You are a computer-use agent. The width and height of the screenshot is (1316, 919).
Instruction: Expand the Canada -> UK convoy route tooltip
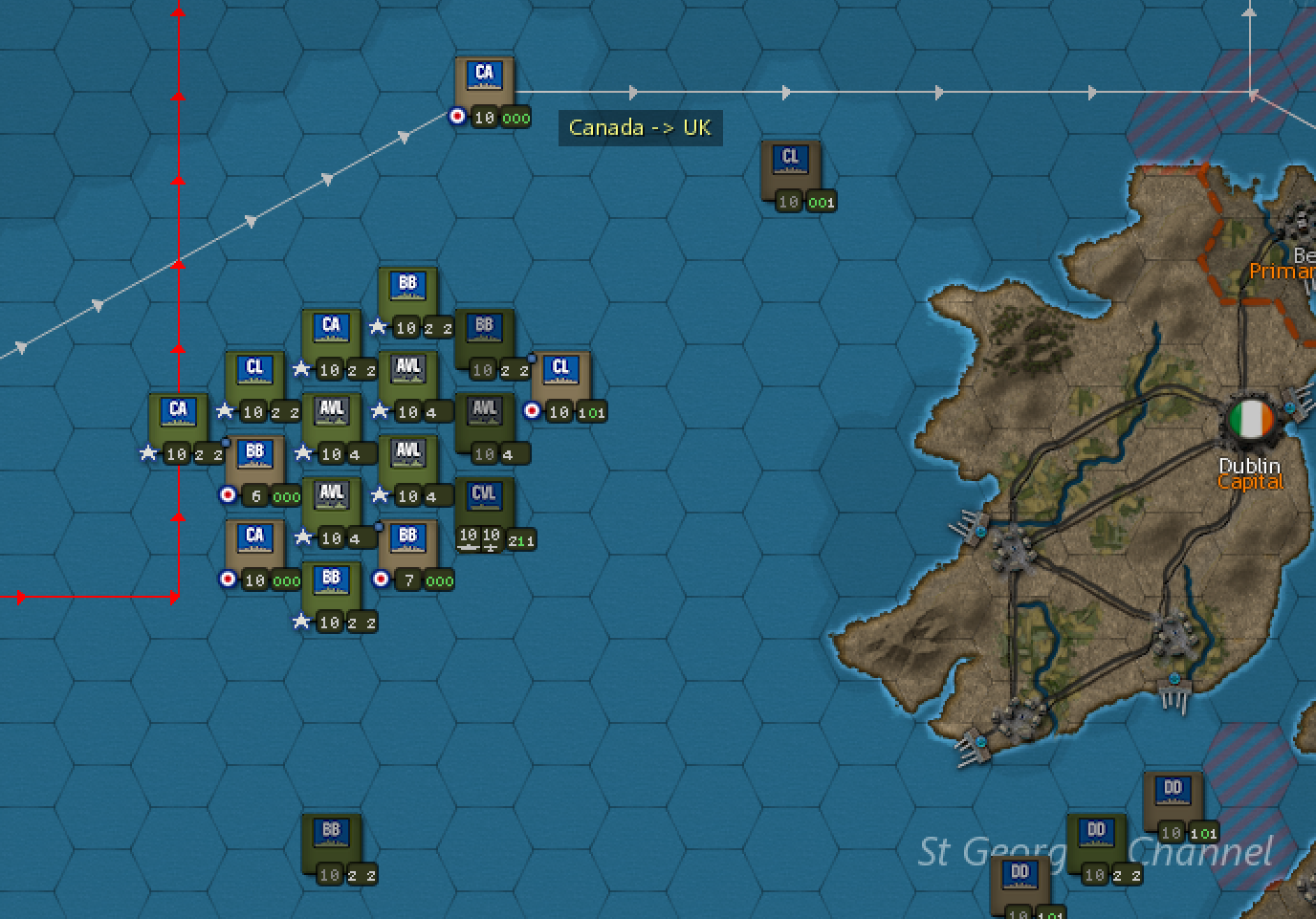[x=639, y=127]
